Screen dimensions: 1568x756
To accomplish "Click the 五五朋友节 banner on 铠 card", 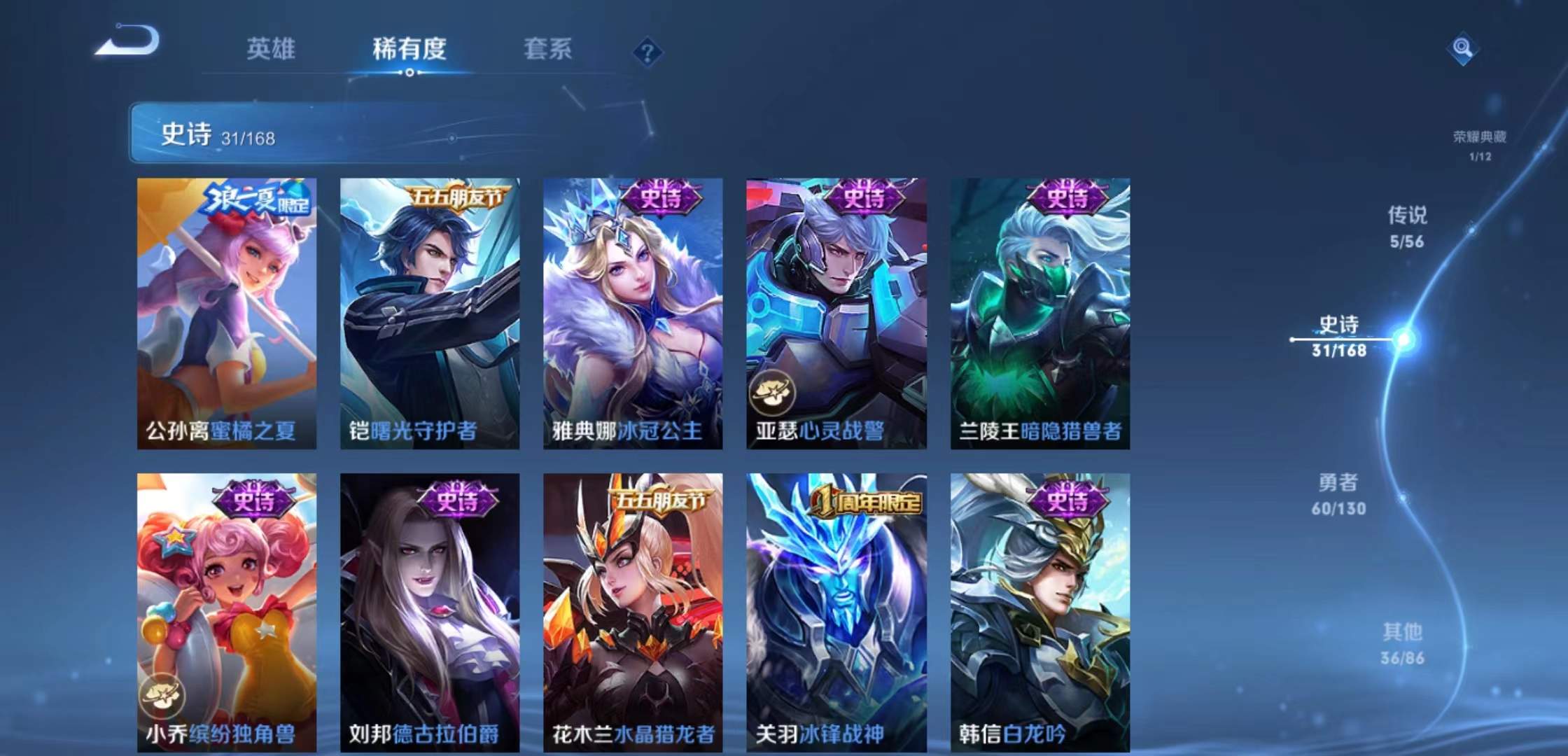I will (455, 198).
